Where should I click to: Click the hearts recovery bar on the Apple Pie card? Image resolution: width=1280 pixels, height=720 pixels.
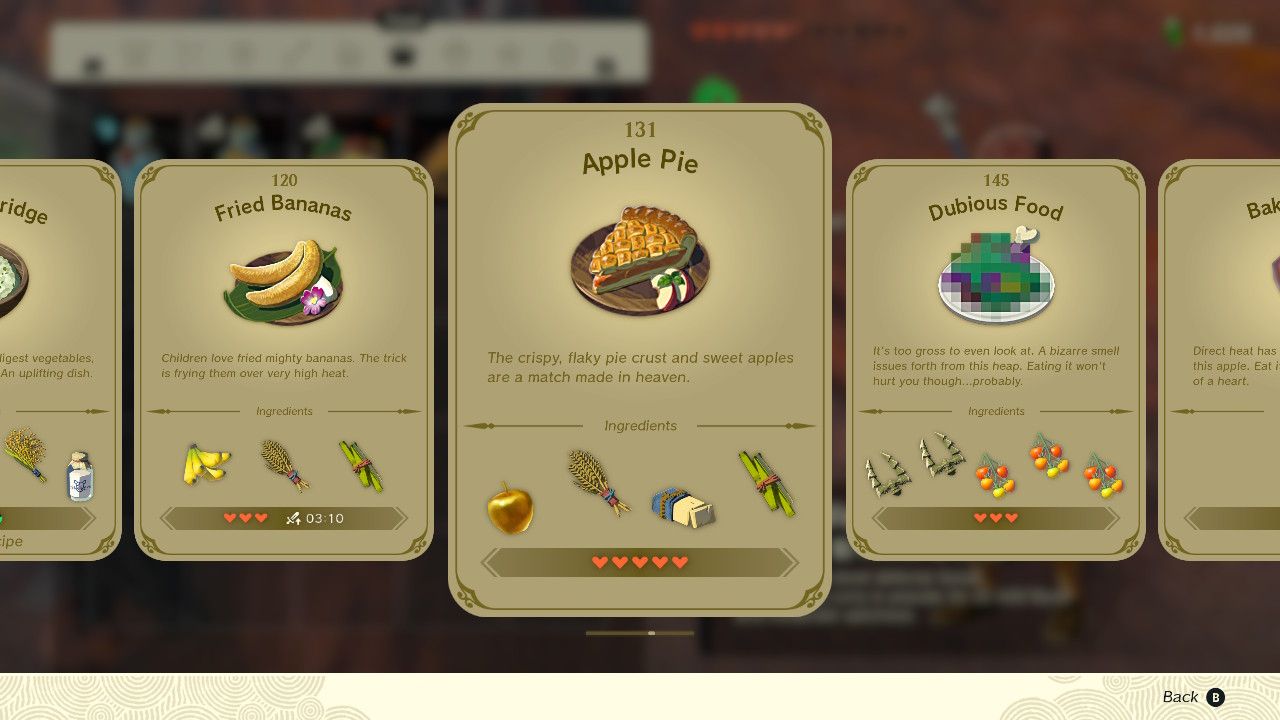tap(640, 561)
